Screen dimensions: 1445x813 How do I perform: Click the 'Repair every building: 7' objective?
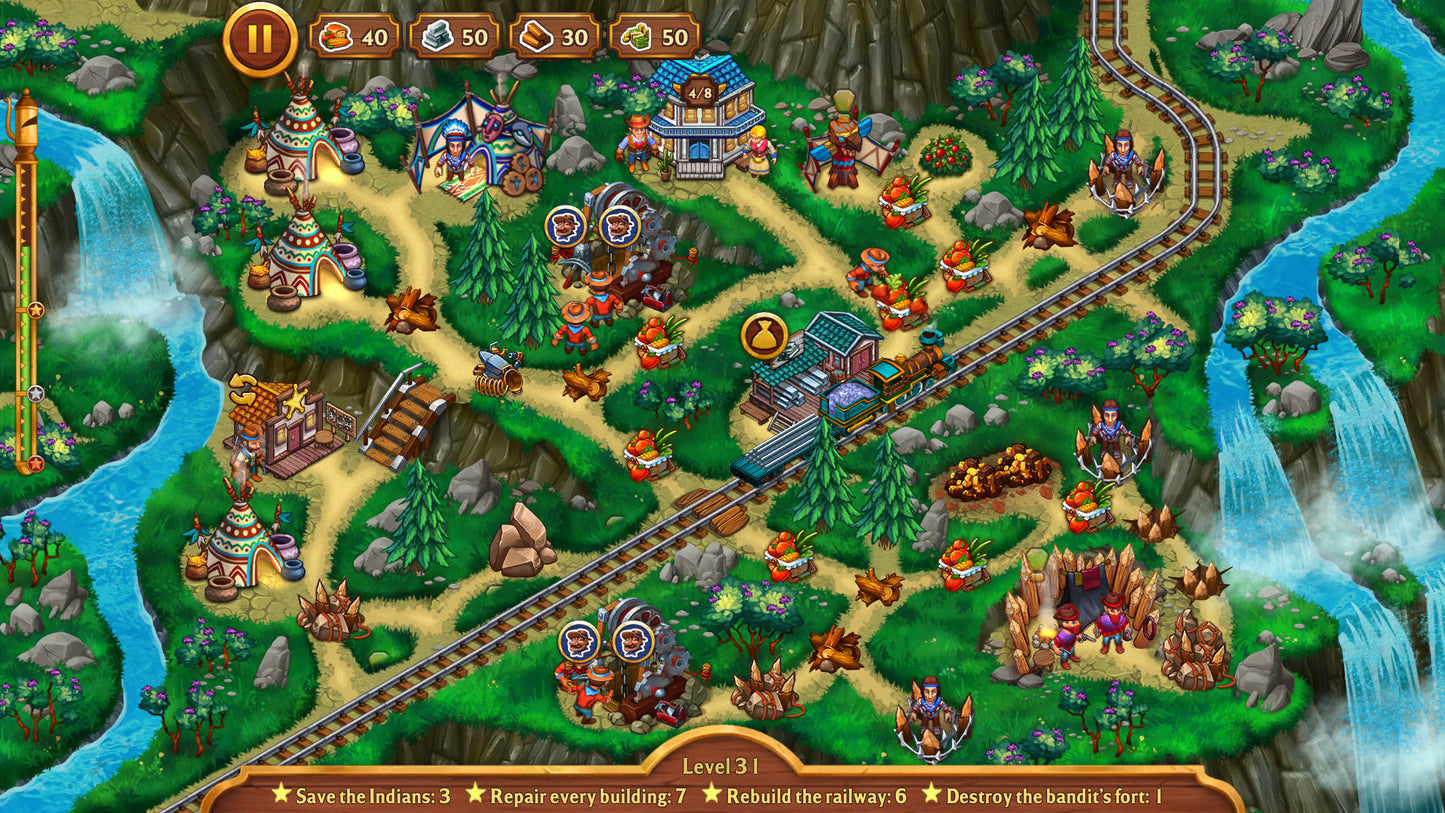[588, 796]
